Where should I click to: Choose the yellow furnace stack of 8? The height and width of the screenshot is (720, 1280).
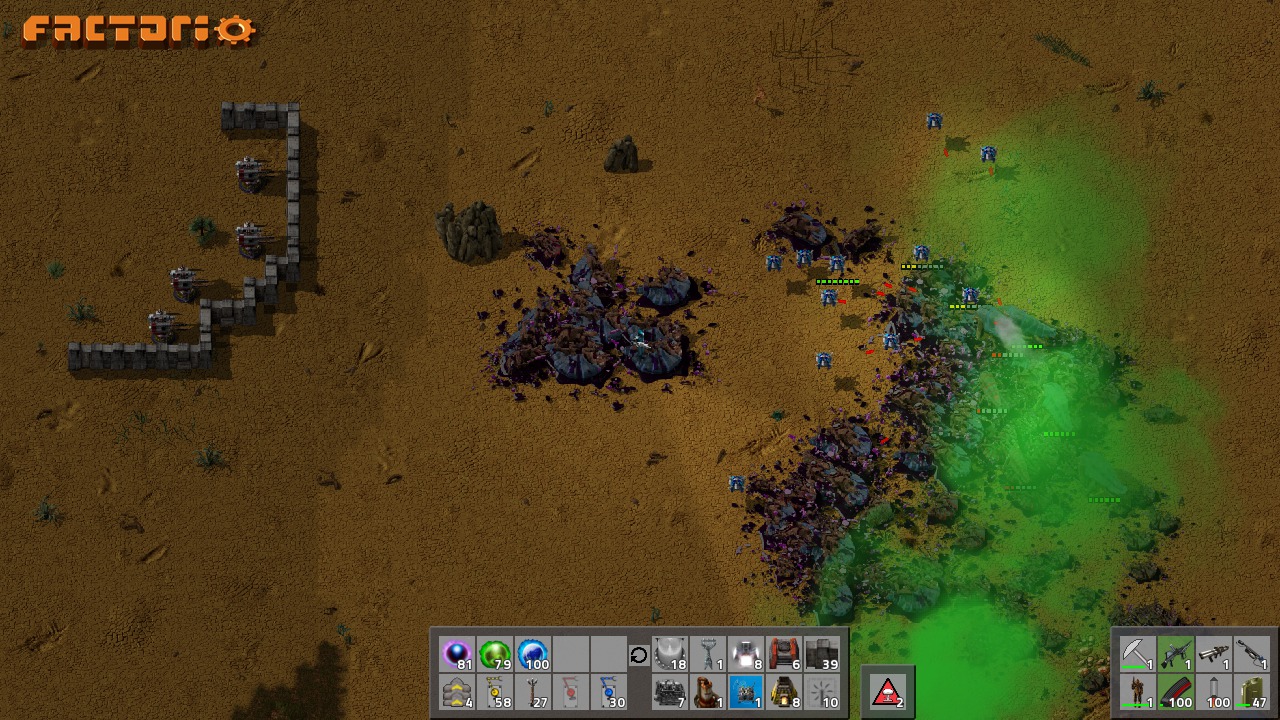coord(784,693)
